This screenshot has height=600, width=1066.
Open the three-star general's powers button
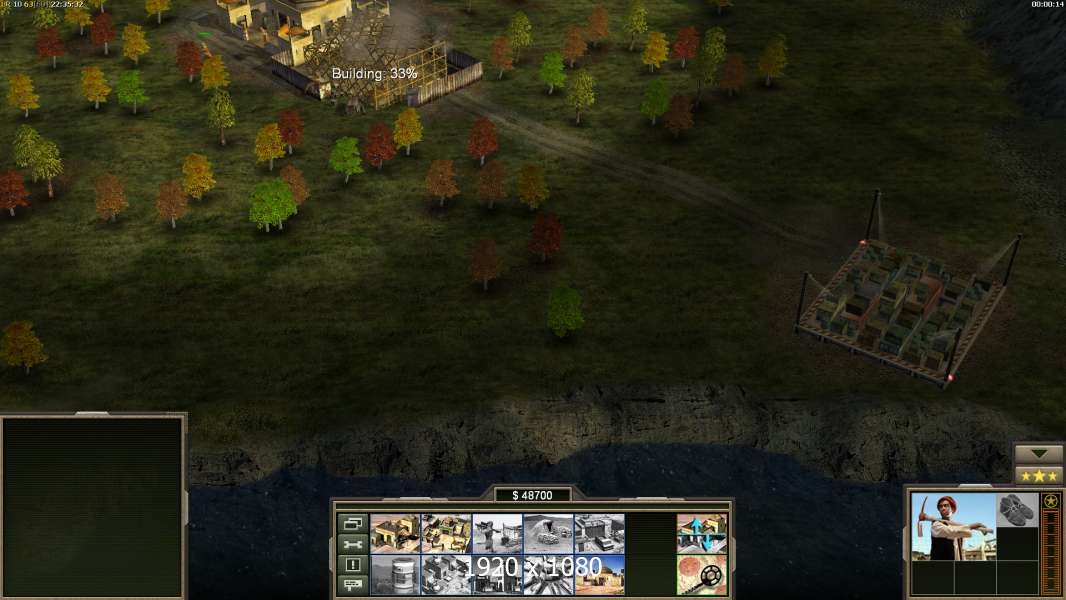pos(1039,476)
